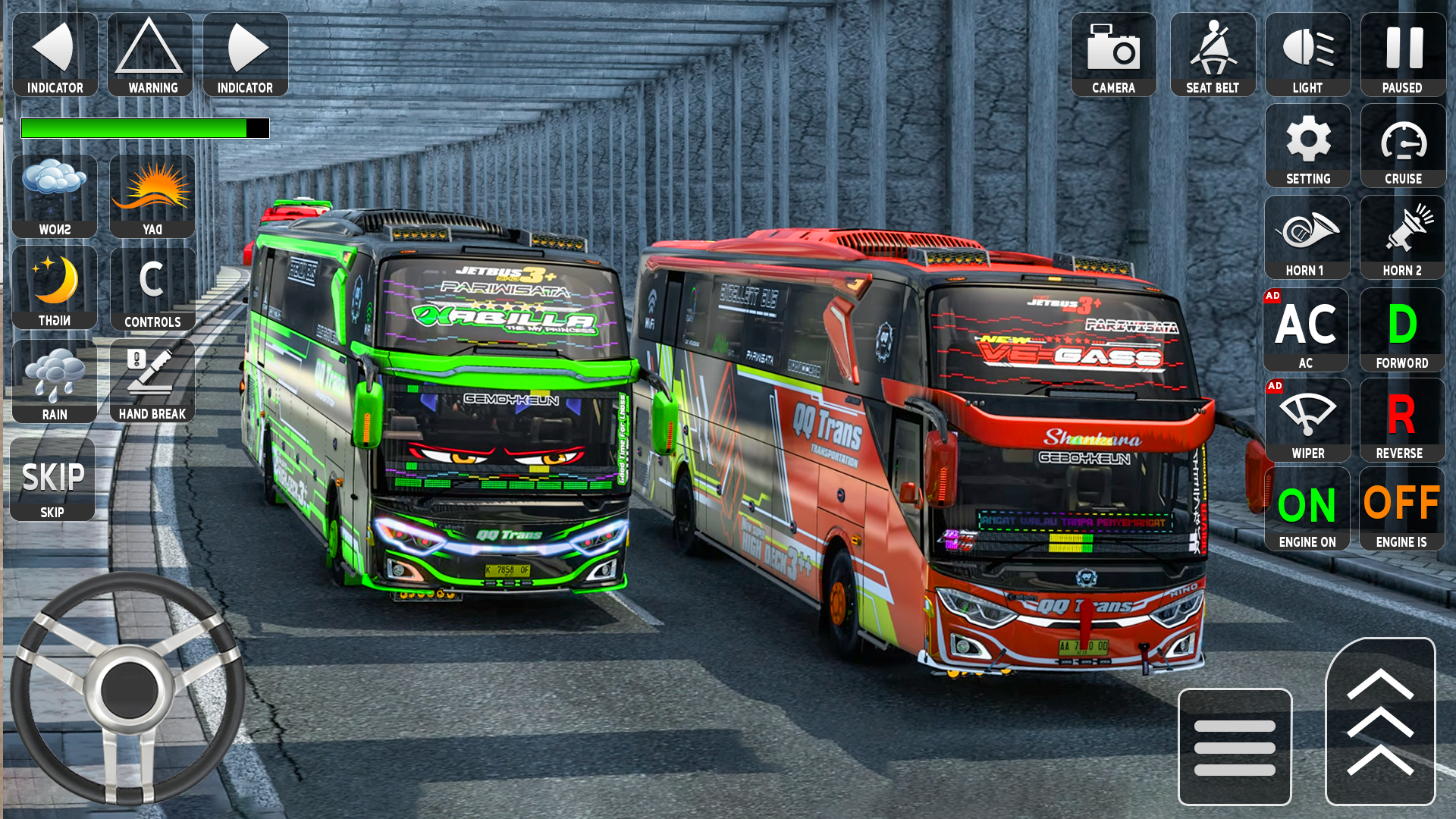This screenshot has width=1456, height=819.
Task: Check the green progress bar
Action: [144, 127]
